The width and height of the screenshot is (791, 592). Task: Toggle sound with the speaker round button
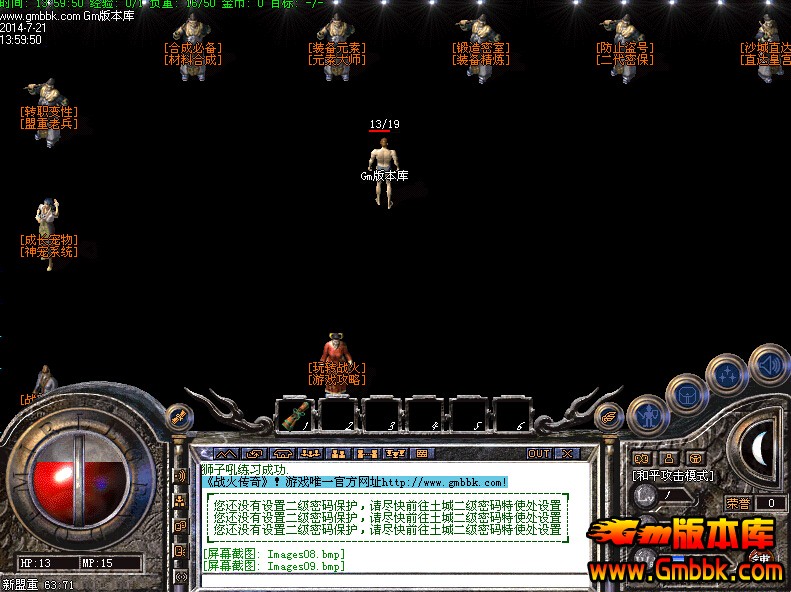click(768, 362)
